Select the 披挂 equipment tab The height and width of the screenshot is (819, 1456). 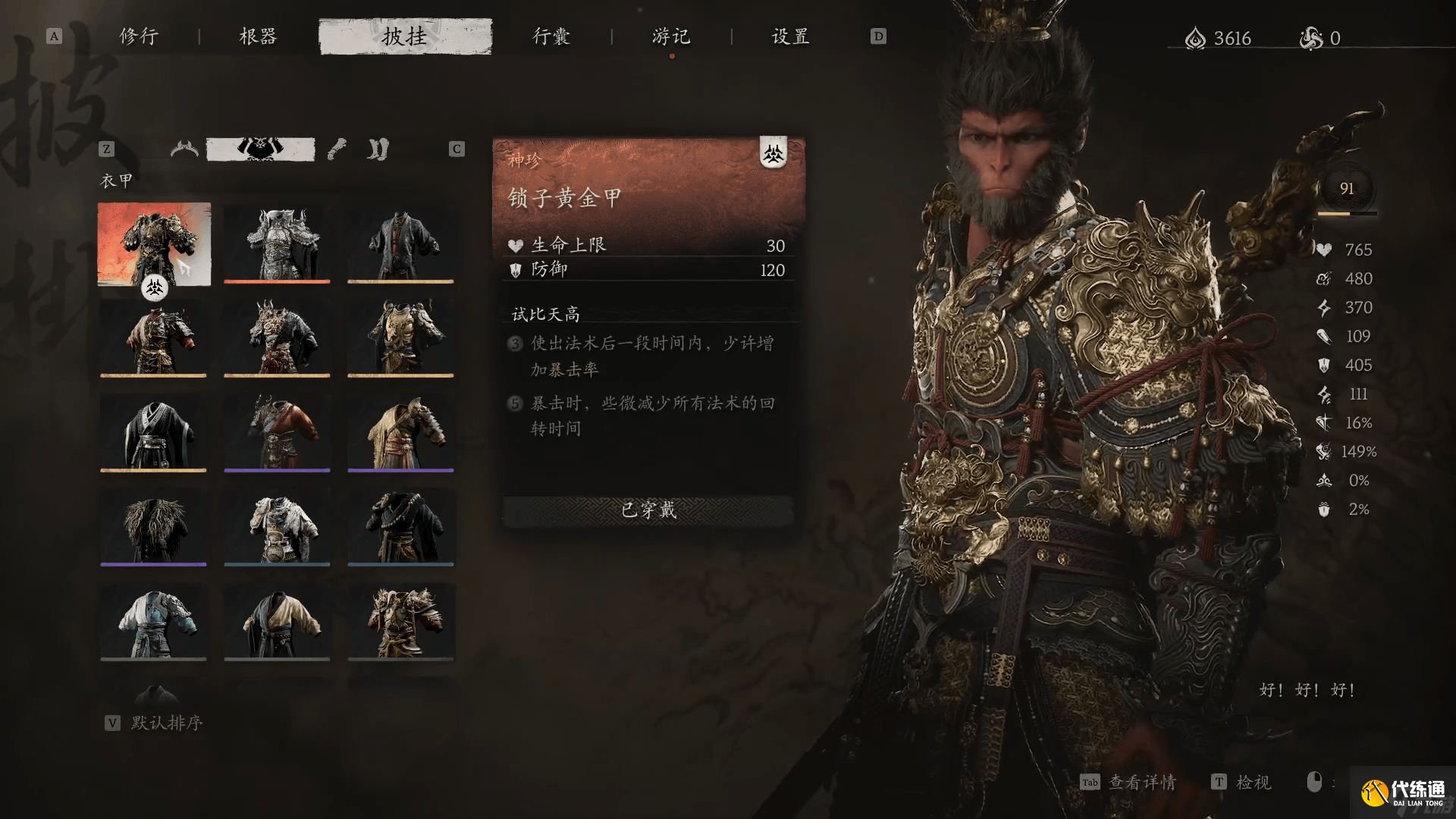pyautogui.click(x=405, y=36)
